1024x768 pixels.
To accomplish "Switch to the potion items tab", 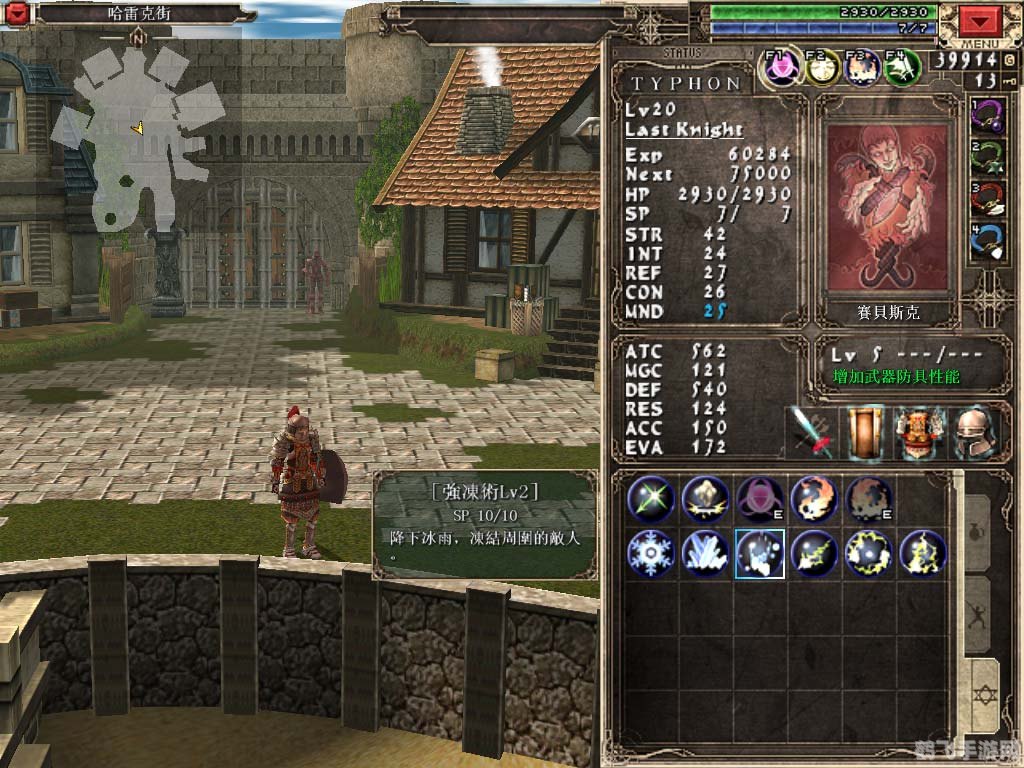I will pyautogui.click(x=978, y=530).
